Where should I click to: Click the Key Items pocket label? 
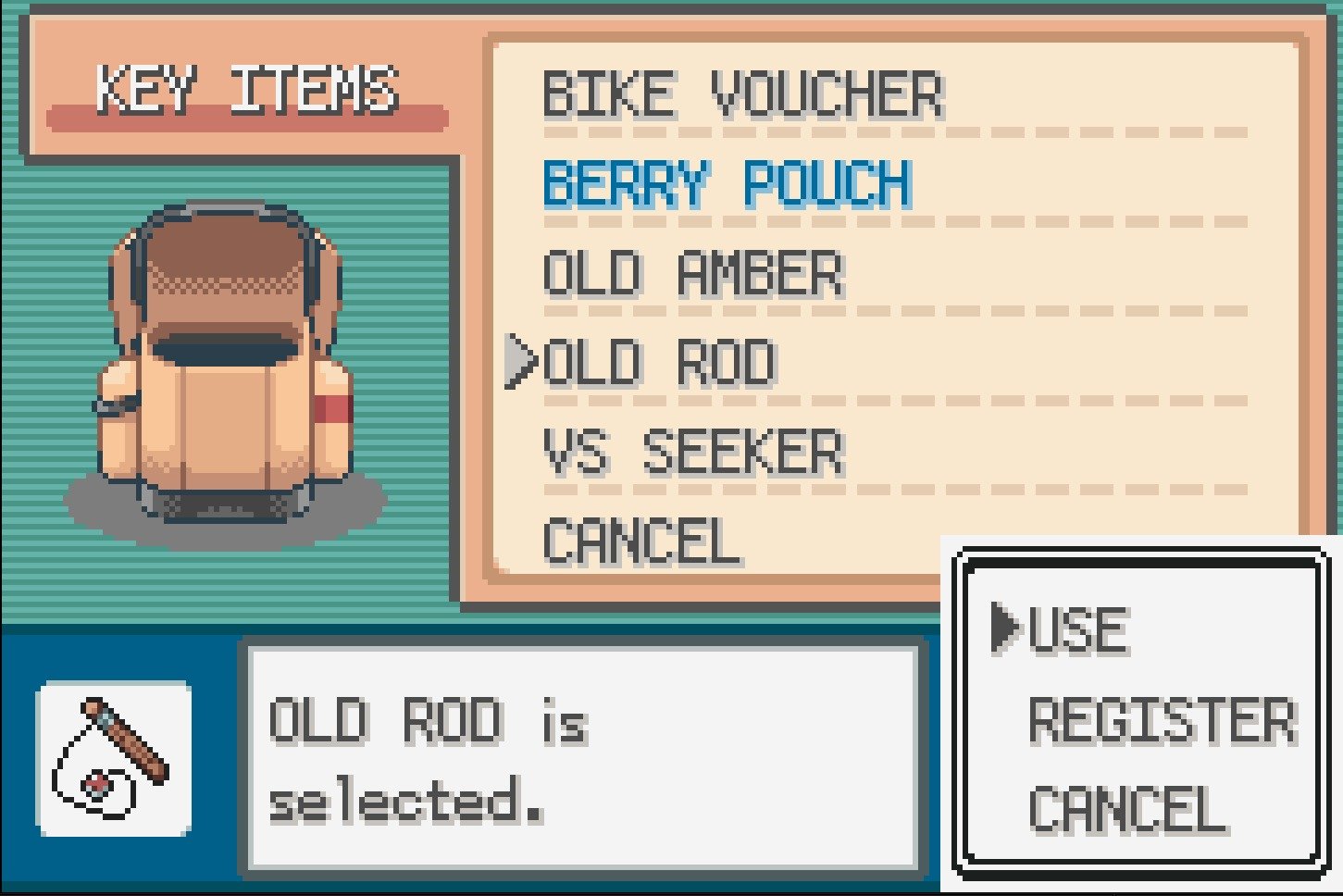click(x=247, y=90)
